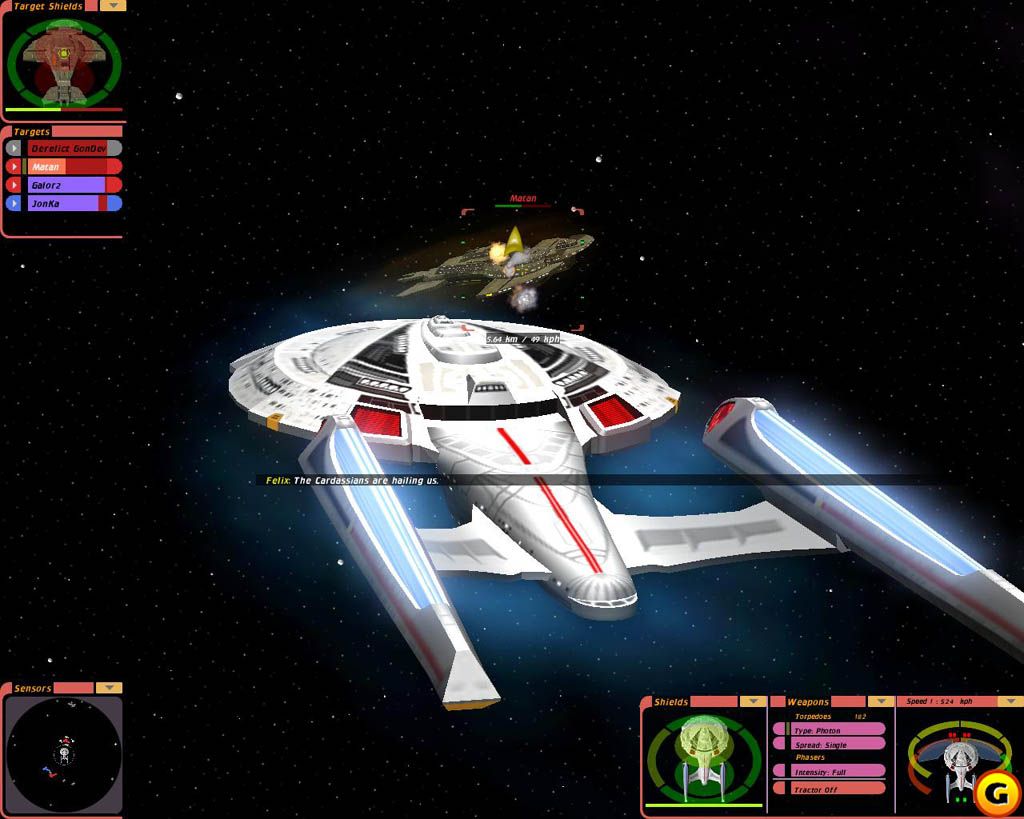Turn on the Tractor Off button
The width and height of the screenshot is (1024, 819).
click(830, 789)
